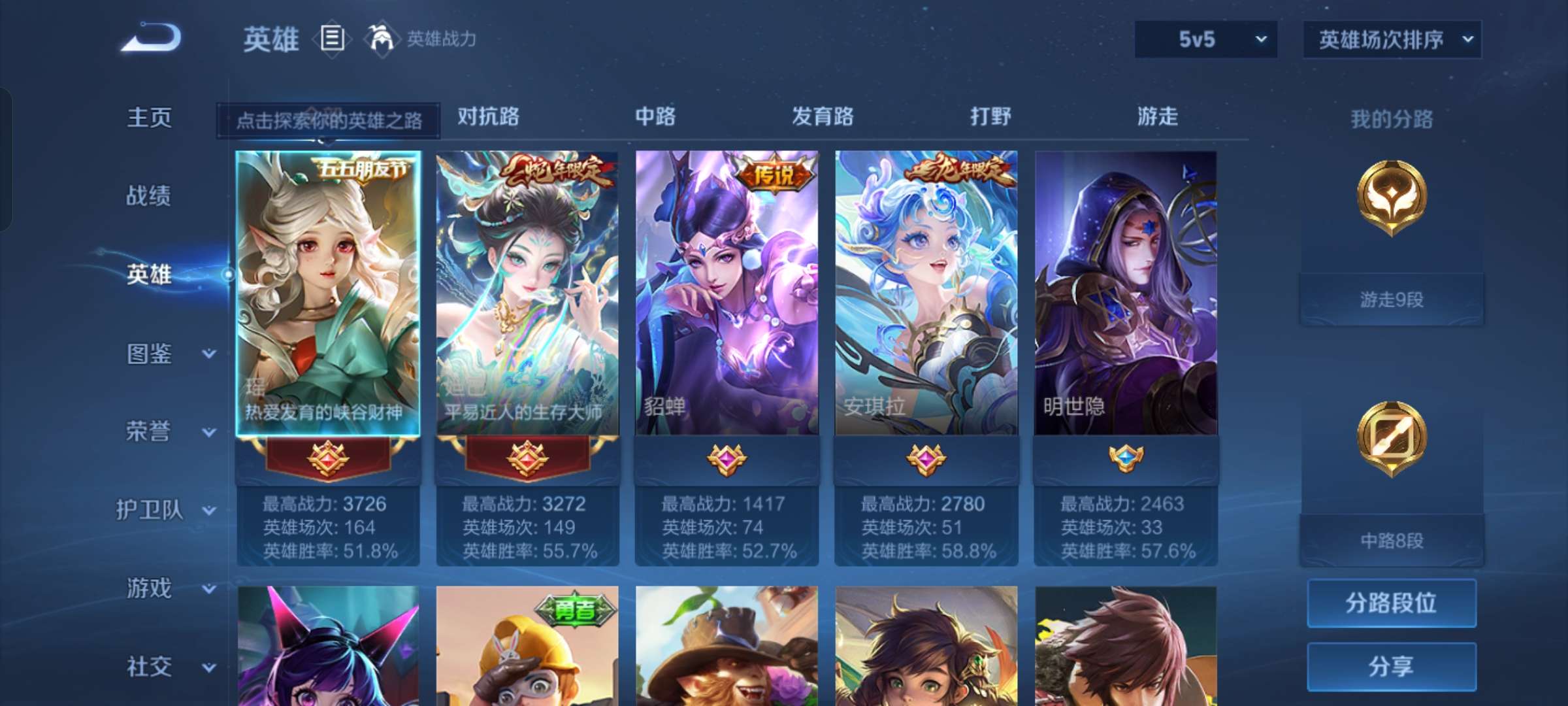Open the 英雄场次排序 sorting dropdown

1392,39
